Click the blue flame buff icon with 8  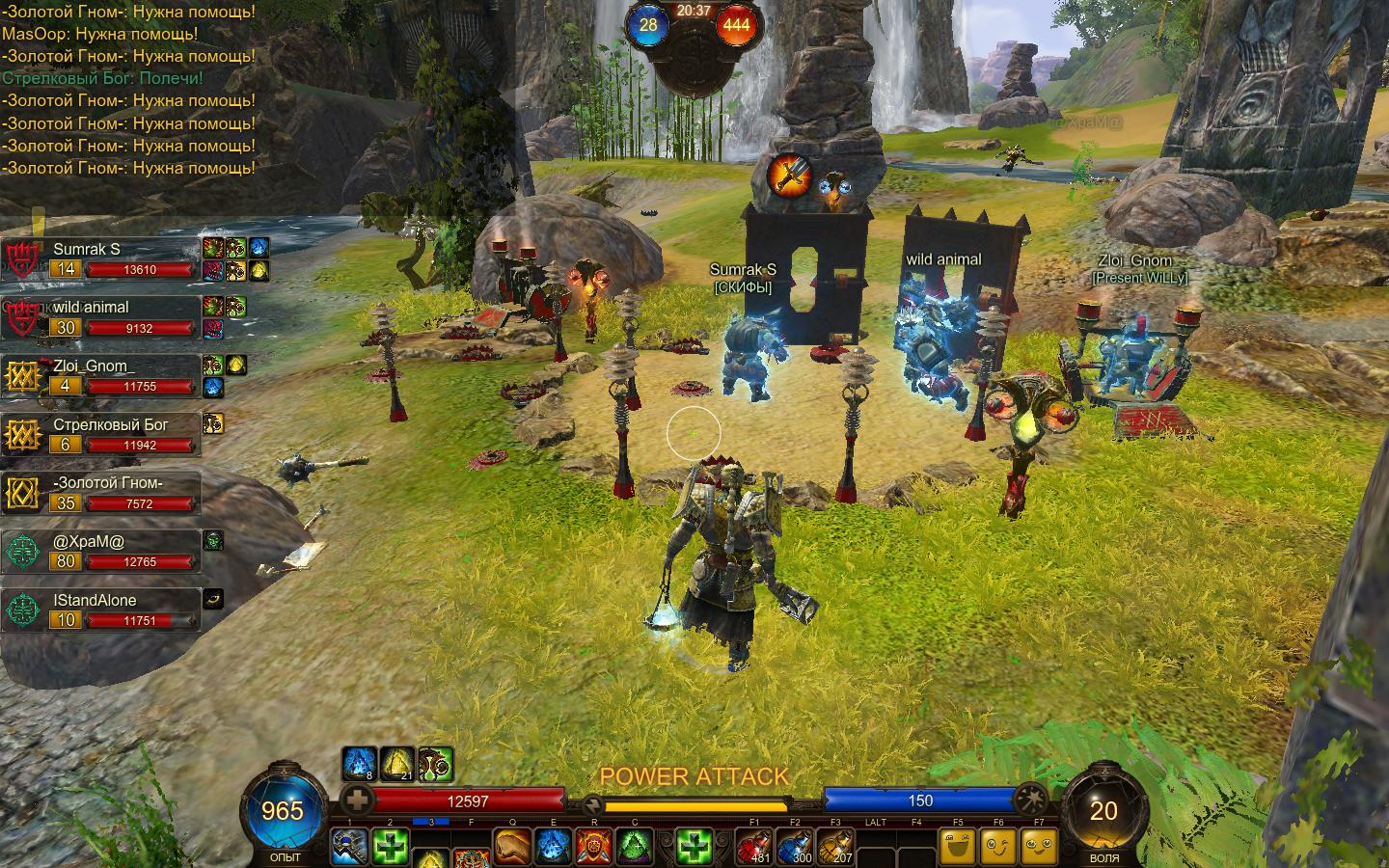click(x=359, y=764)
